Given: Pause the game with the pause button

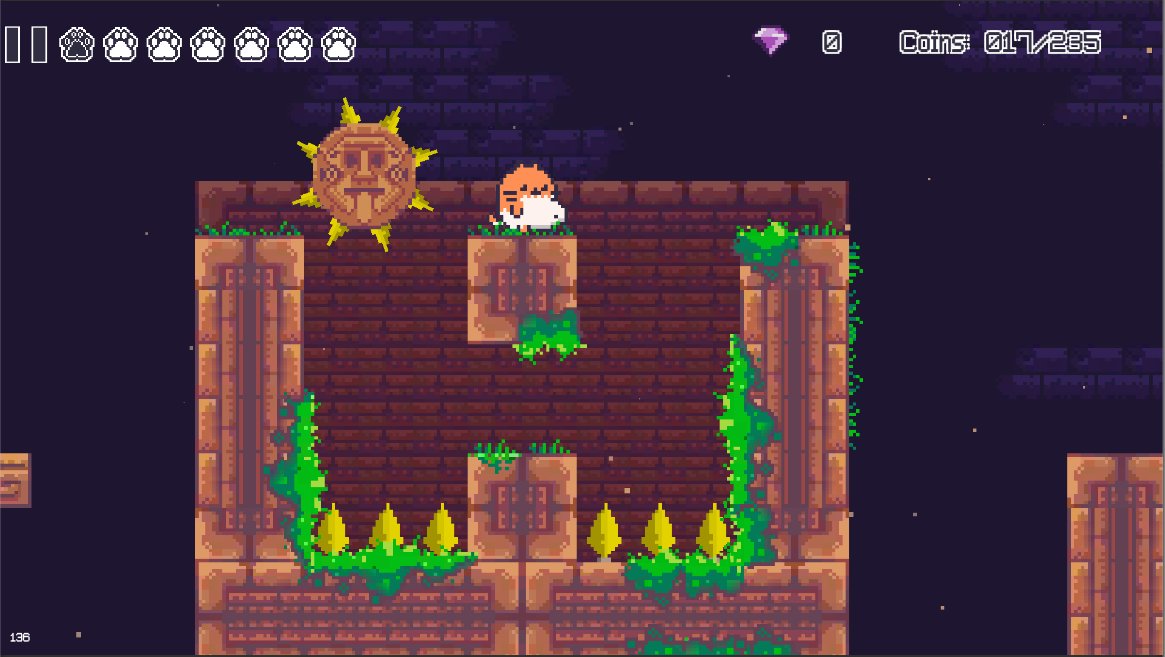Looking at the screenshot, I should coord(26,45).
